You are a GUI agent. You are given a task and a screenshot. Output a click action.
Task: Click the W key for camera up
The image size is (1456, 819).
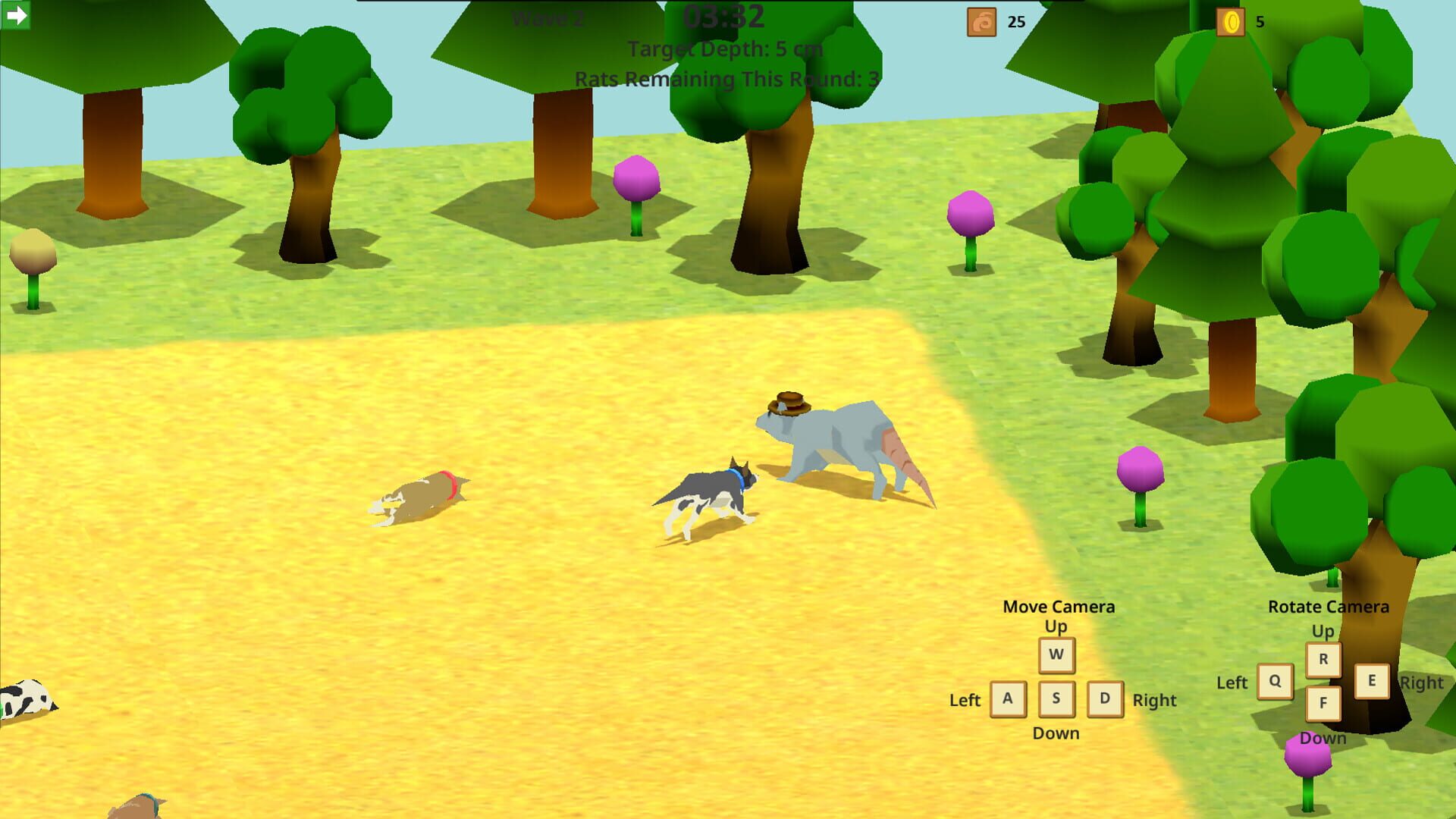coord(1056,657)
